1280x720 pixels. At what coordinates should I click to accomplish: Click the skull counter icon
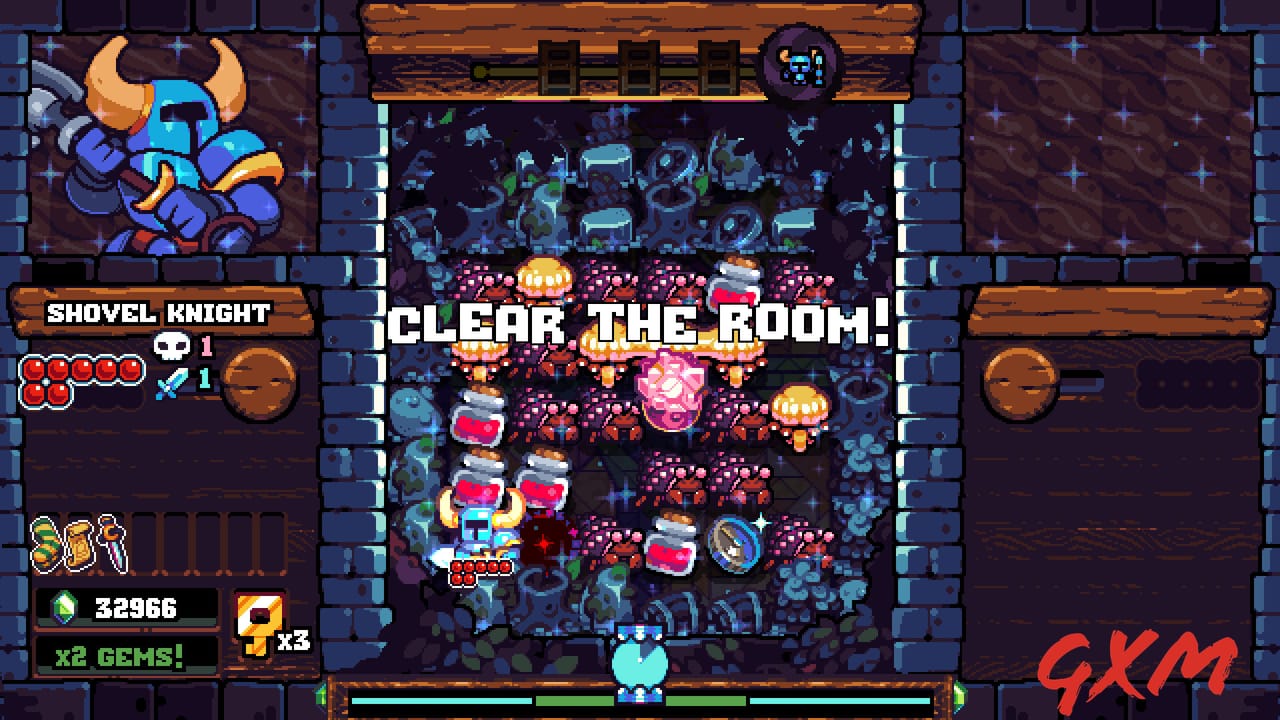pos(170,347)
